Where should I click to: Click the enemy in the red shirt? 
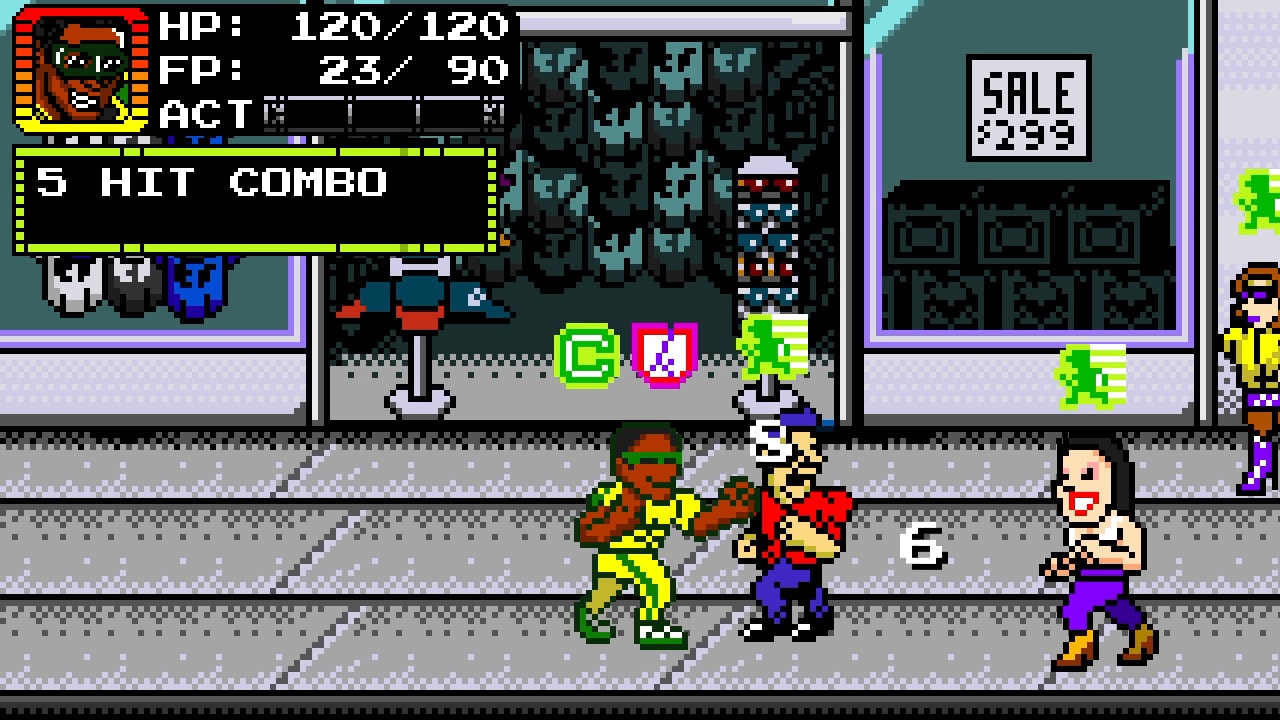coord(790,540)
